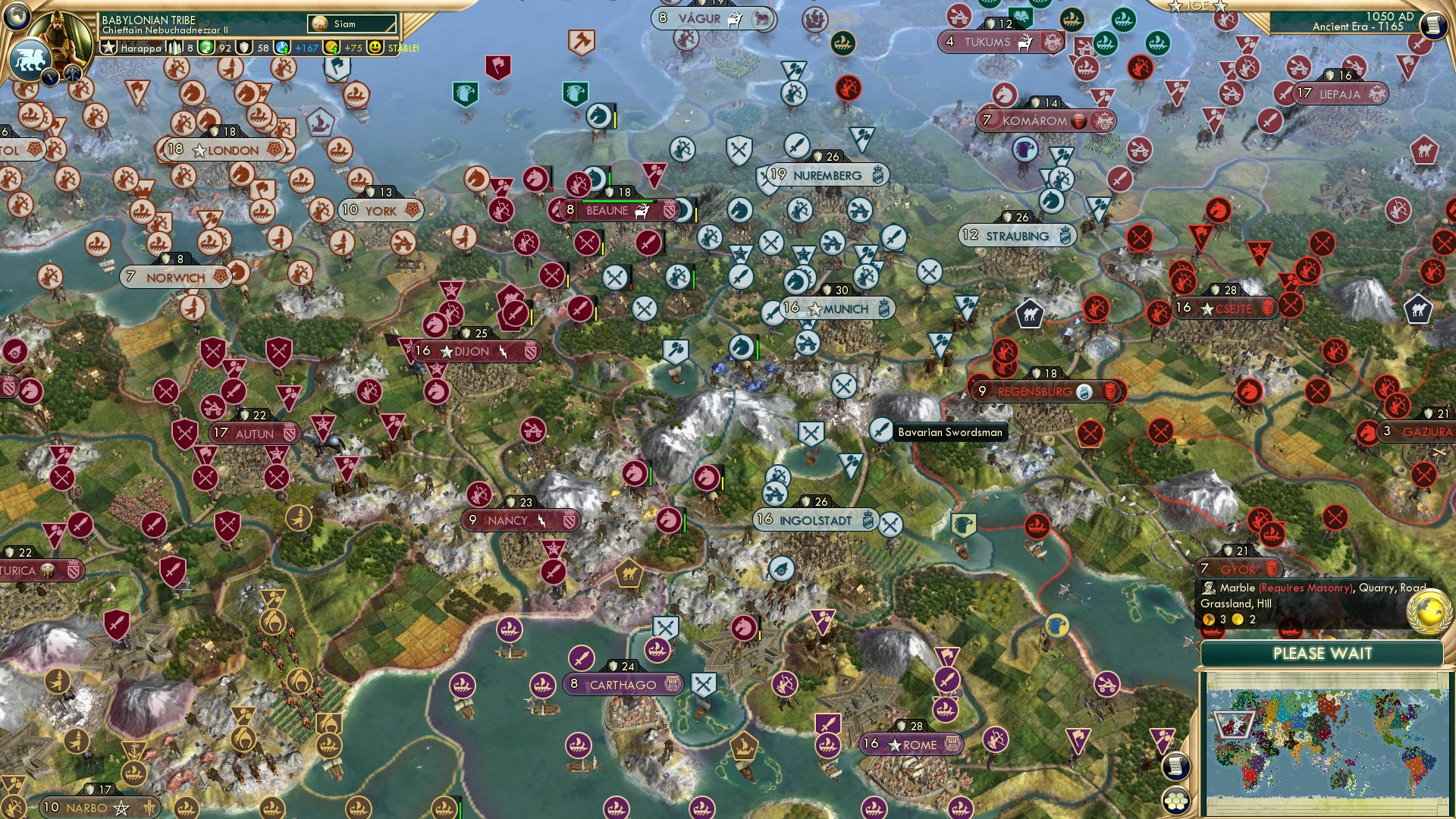Open the notification log scroll icon

pyautogui.click(x=1175, y=767)
